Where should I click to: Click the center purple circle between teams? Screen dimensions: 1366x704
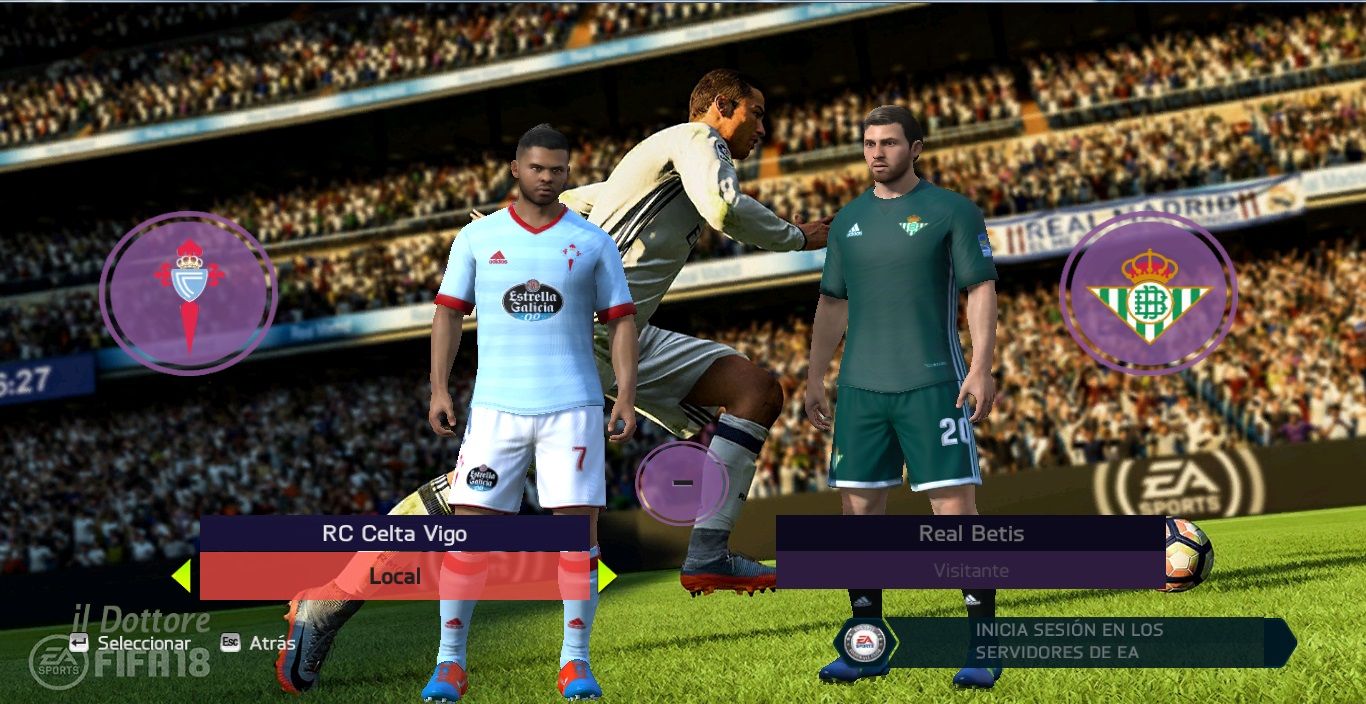click(x=682, y=484)
